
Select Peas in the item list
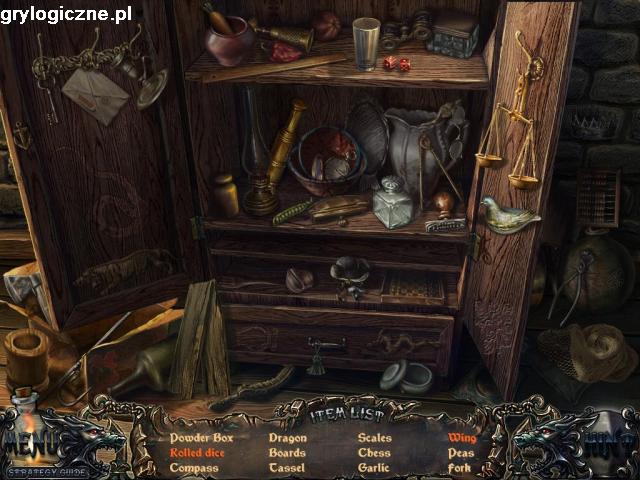click(461, 453)
